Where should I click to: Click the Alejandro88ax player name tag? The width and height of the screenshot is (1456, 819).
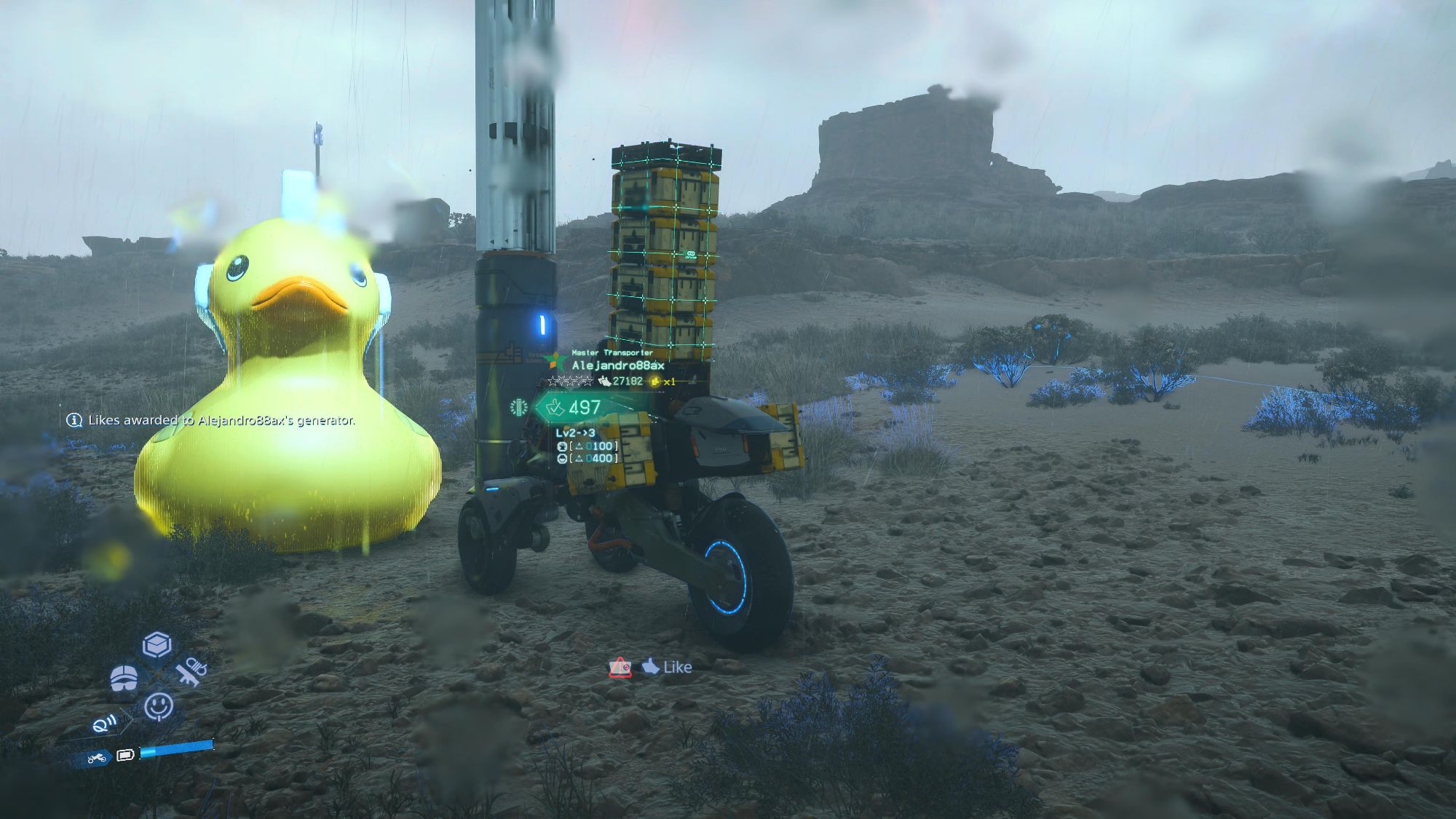pos(617,365)
